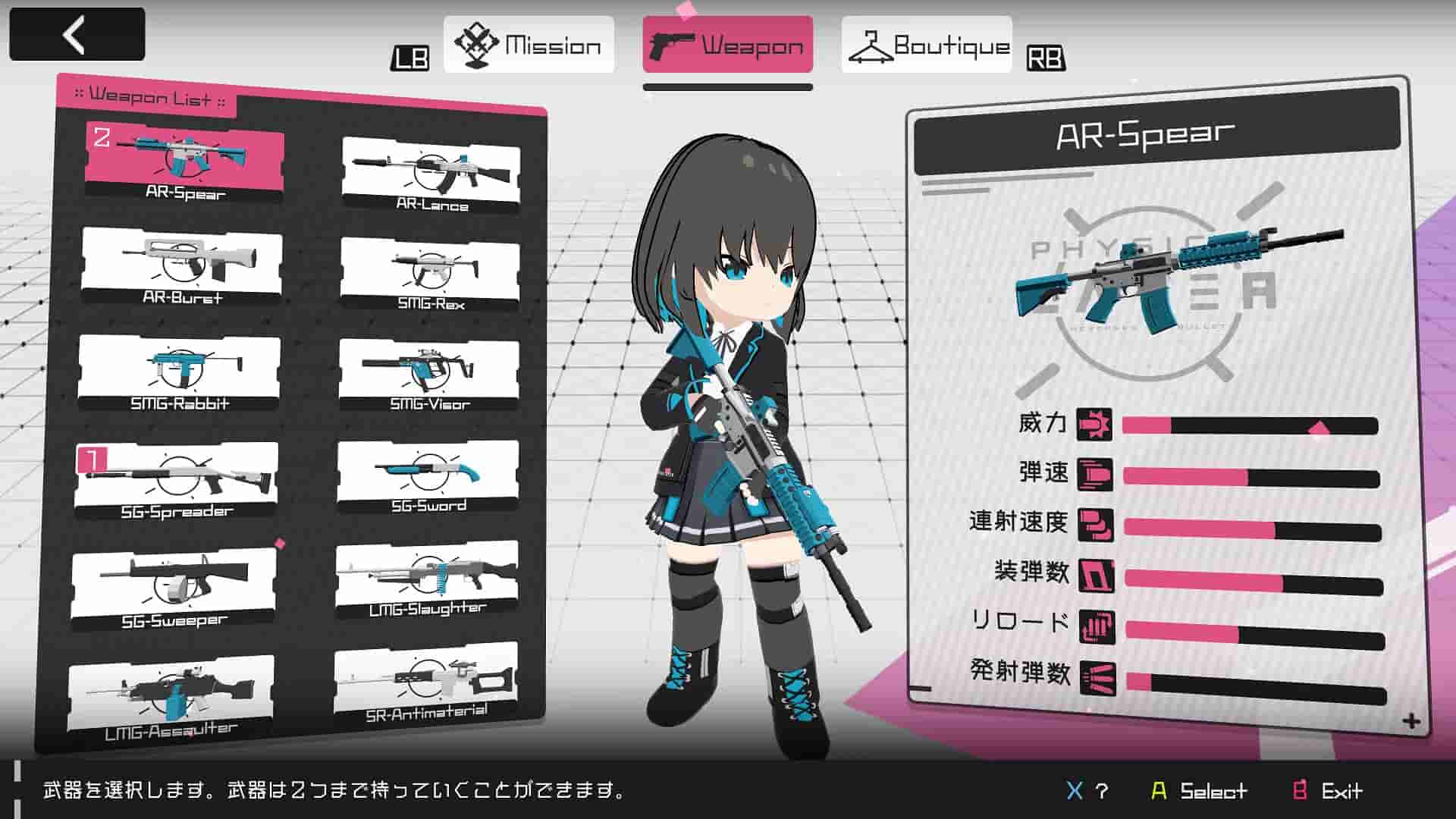The image size is (1456, 819).
Task: Choose the SMG-Rex tile
Action: [x=430, y=273]
